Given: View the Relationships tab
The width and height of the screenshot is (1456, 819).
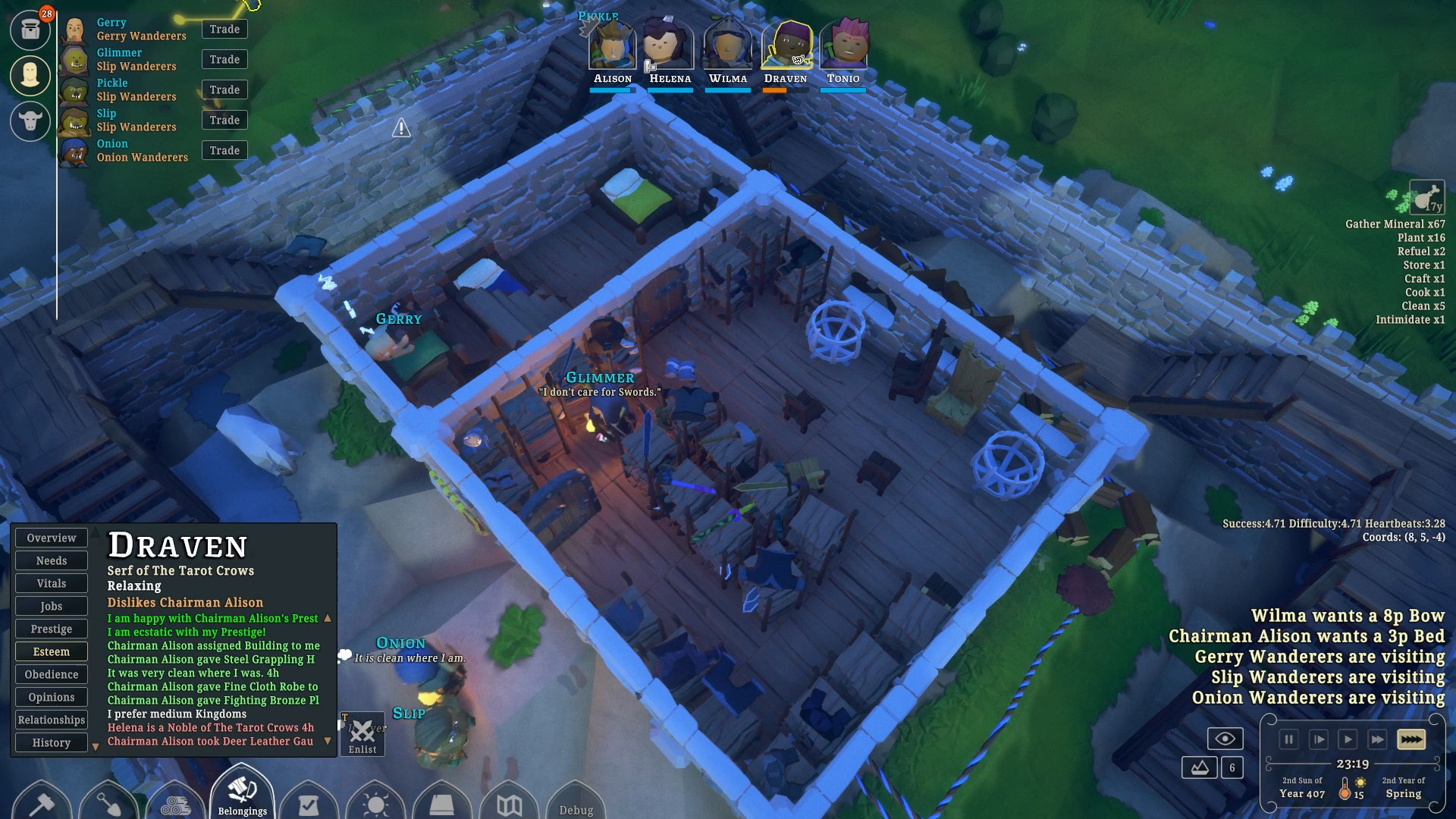Looking at the screenshot, I should coord(52,720).
